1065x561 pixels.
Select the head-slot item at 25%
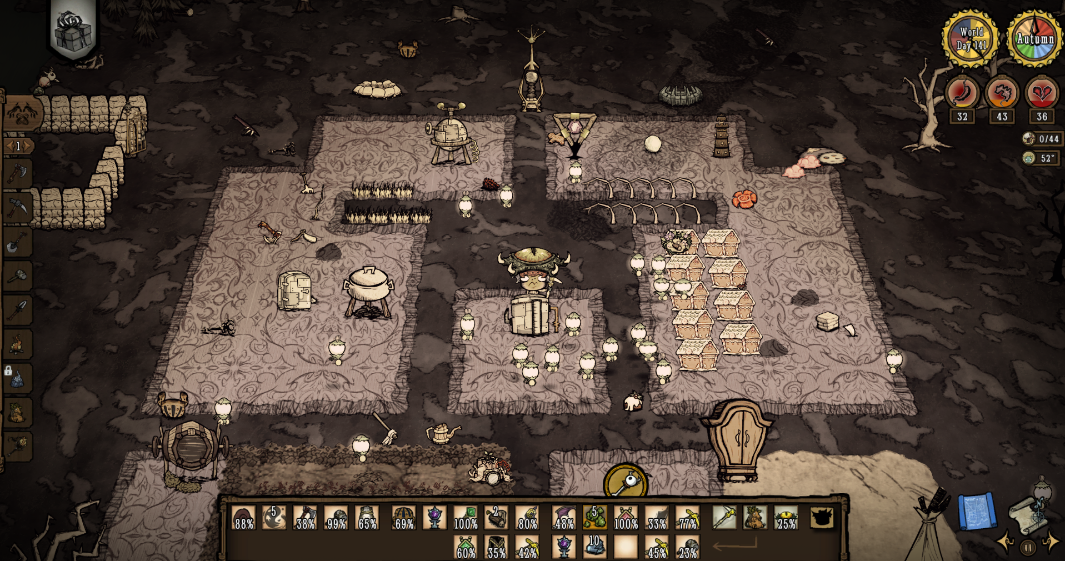click(x=786, y=518)
